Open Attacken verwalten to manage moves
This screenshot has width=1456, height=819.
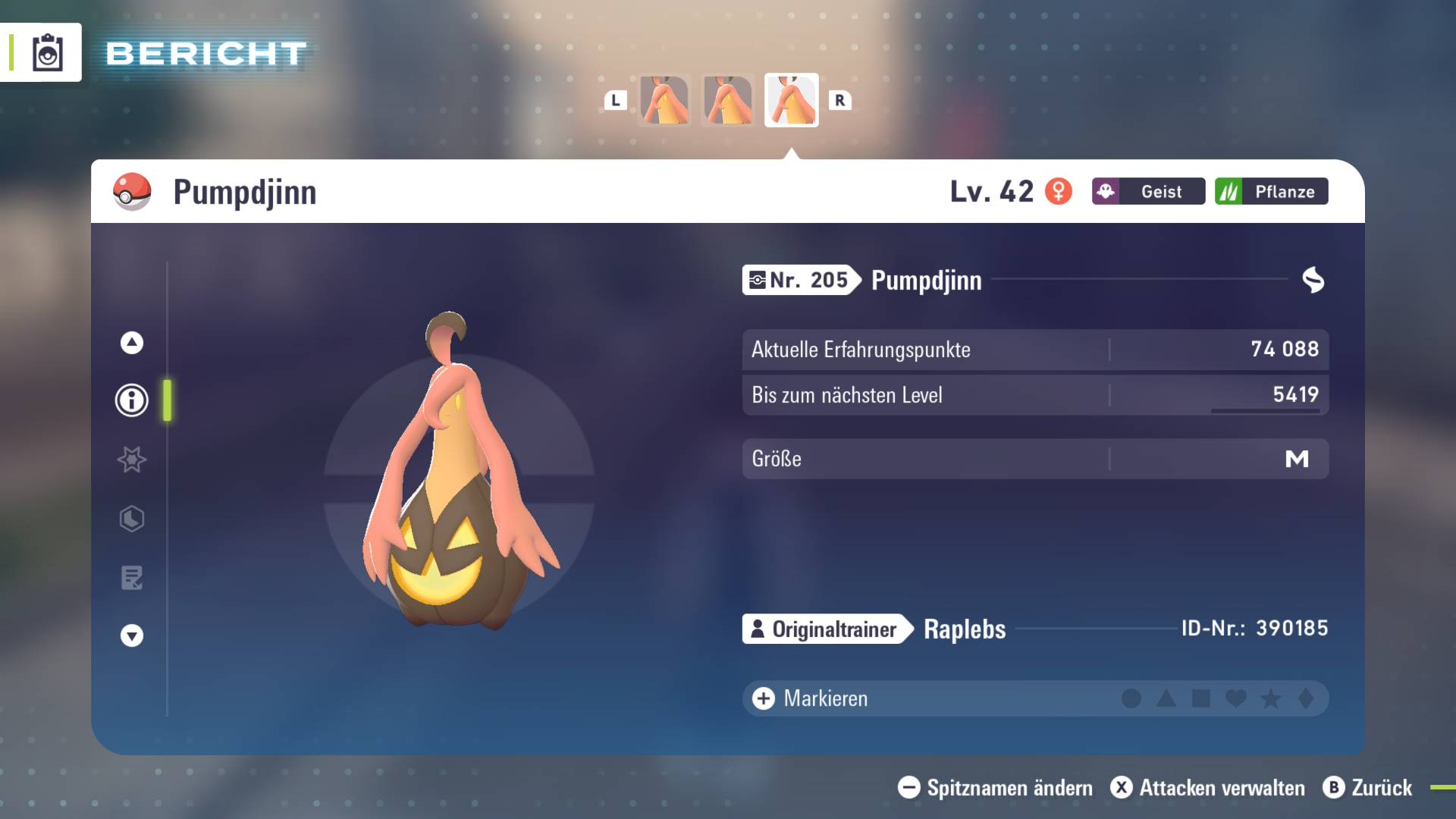point(1207,788)
